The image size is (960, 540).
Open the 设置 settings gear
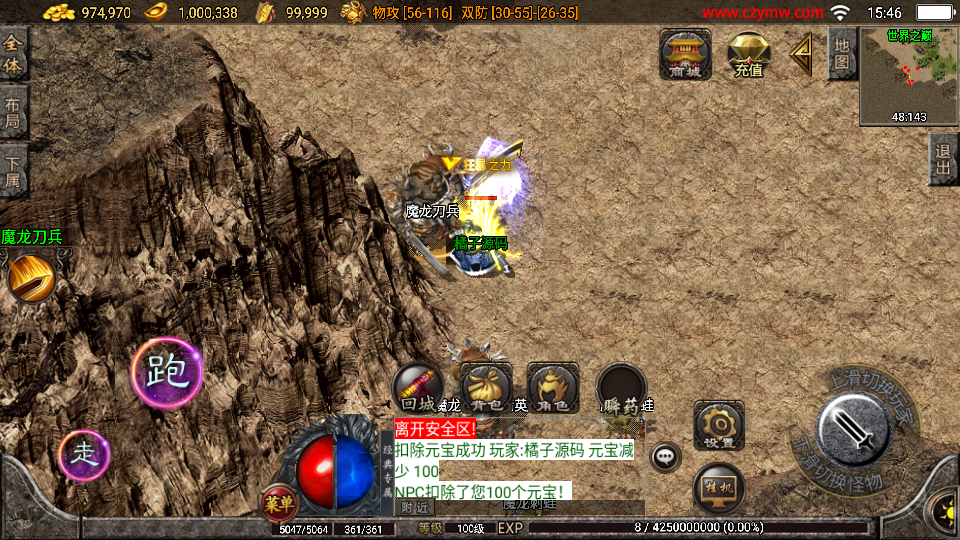point(719,425)
